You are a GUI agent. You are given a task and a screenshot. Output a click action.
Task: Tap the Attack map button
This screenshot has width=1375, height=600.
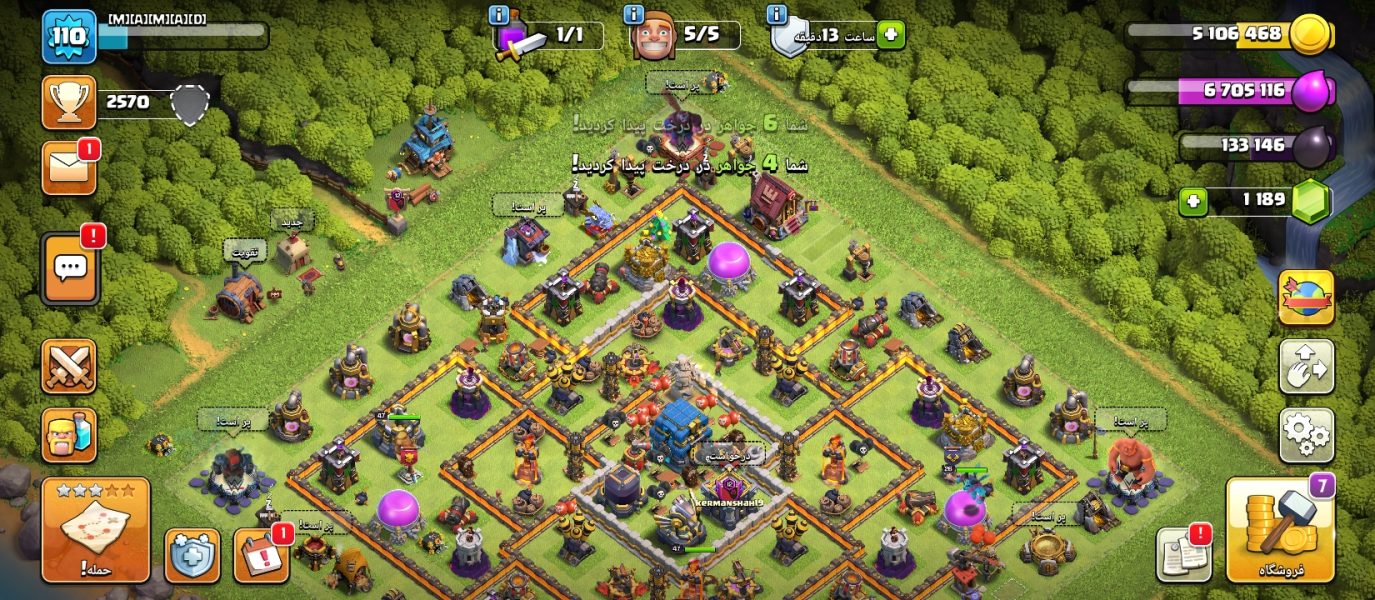point(95,530)
